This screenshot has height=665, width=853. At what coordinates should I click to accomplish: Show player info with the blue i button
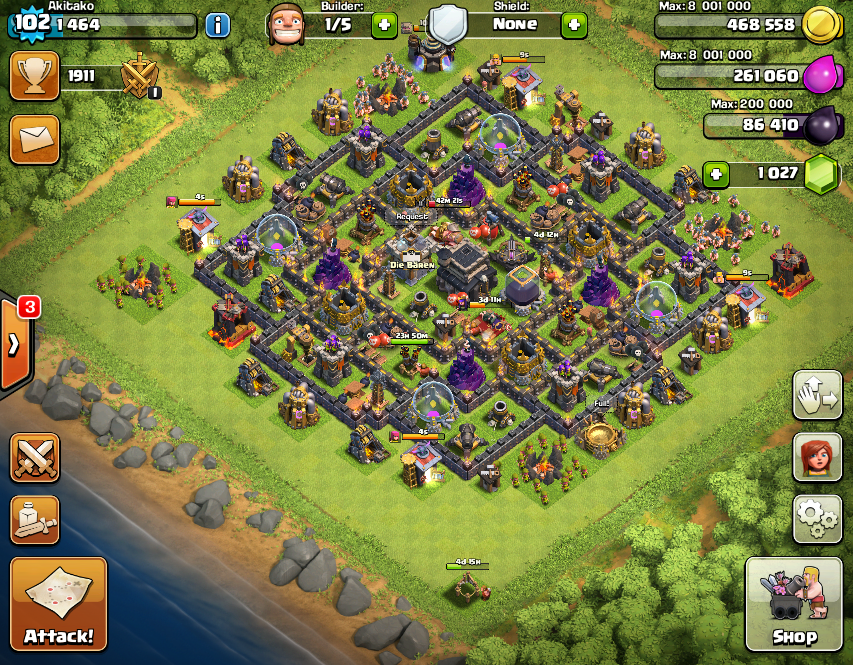(x=217, y=25)
